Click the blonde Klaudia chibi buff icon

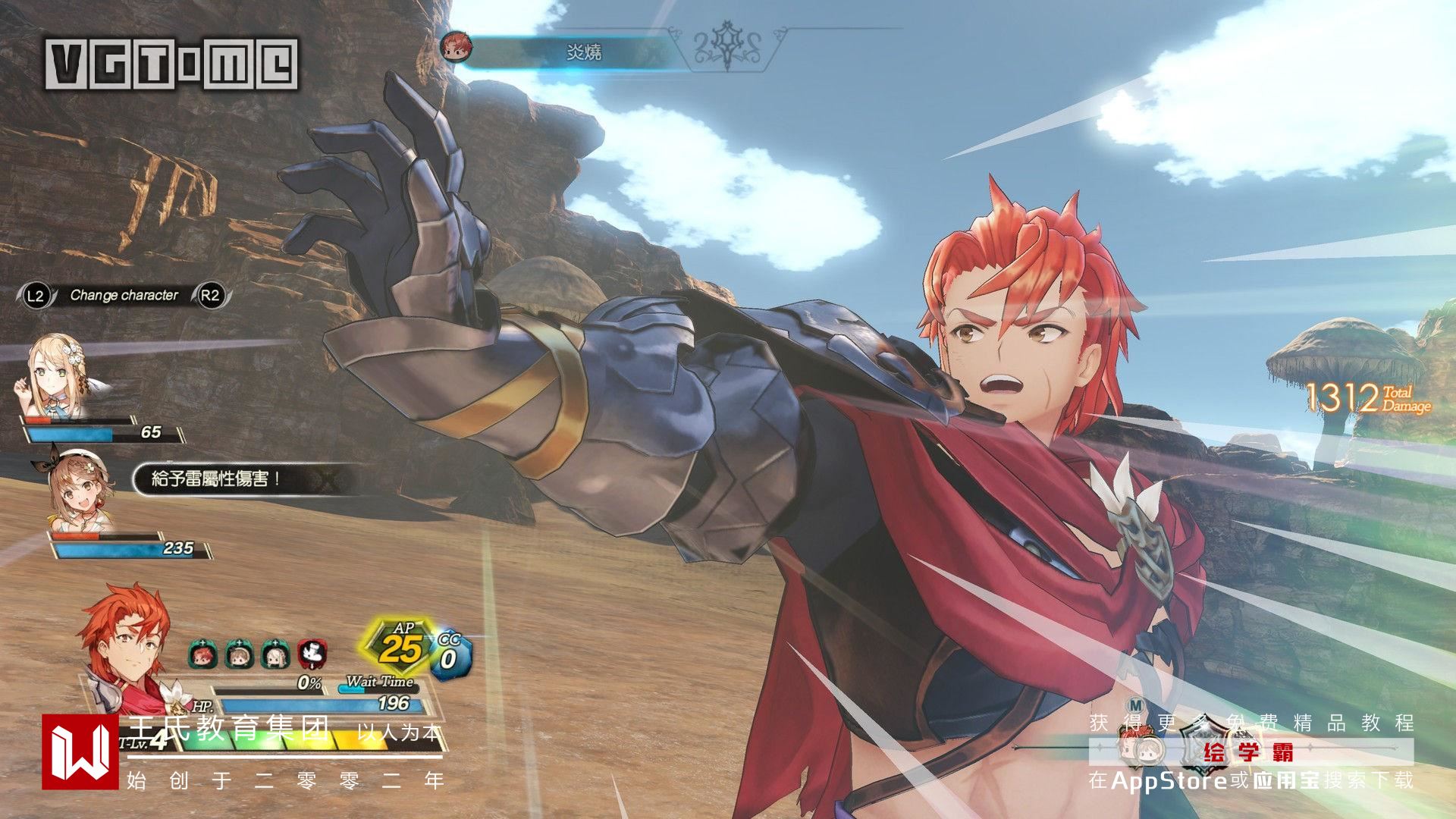pos(275,654)
